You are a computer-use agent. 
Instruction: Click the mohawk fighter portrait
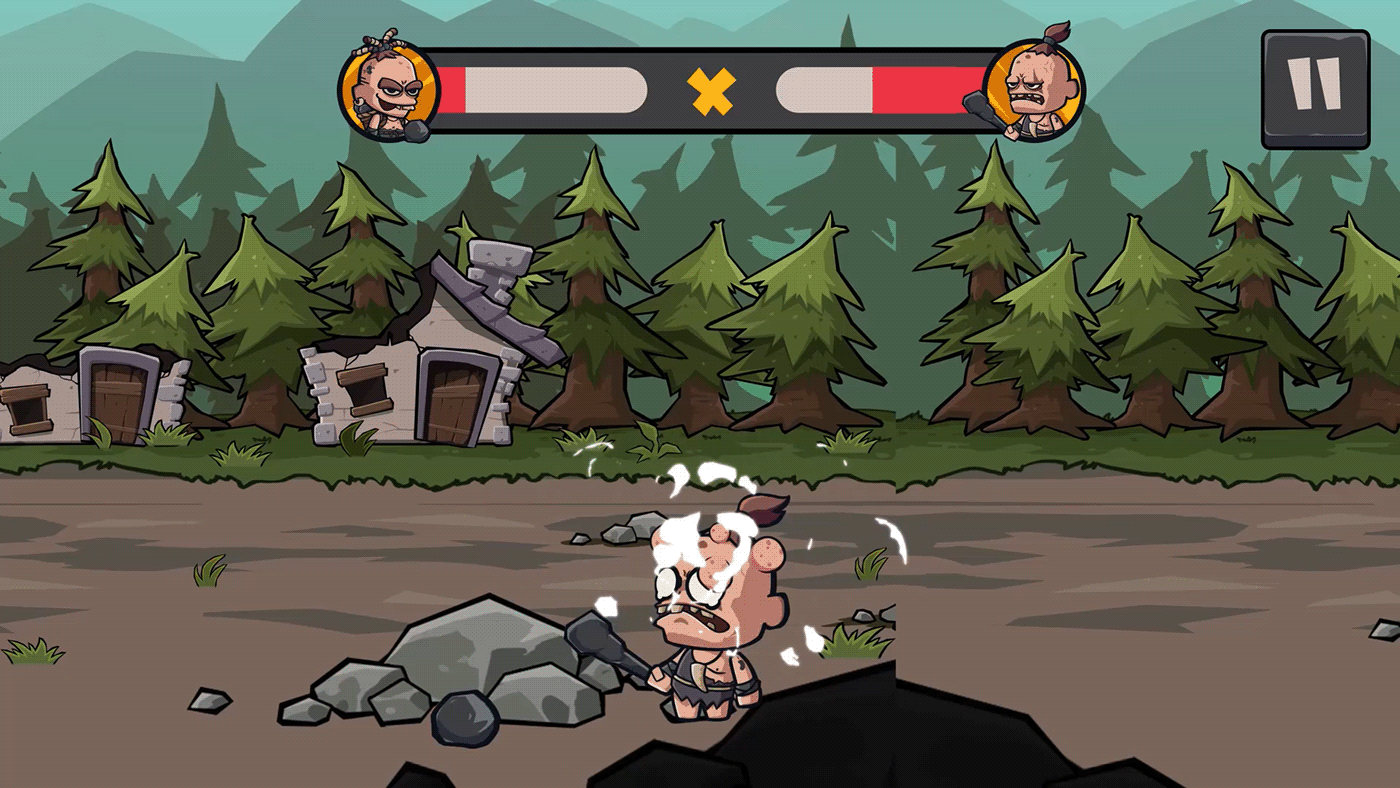389,90
